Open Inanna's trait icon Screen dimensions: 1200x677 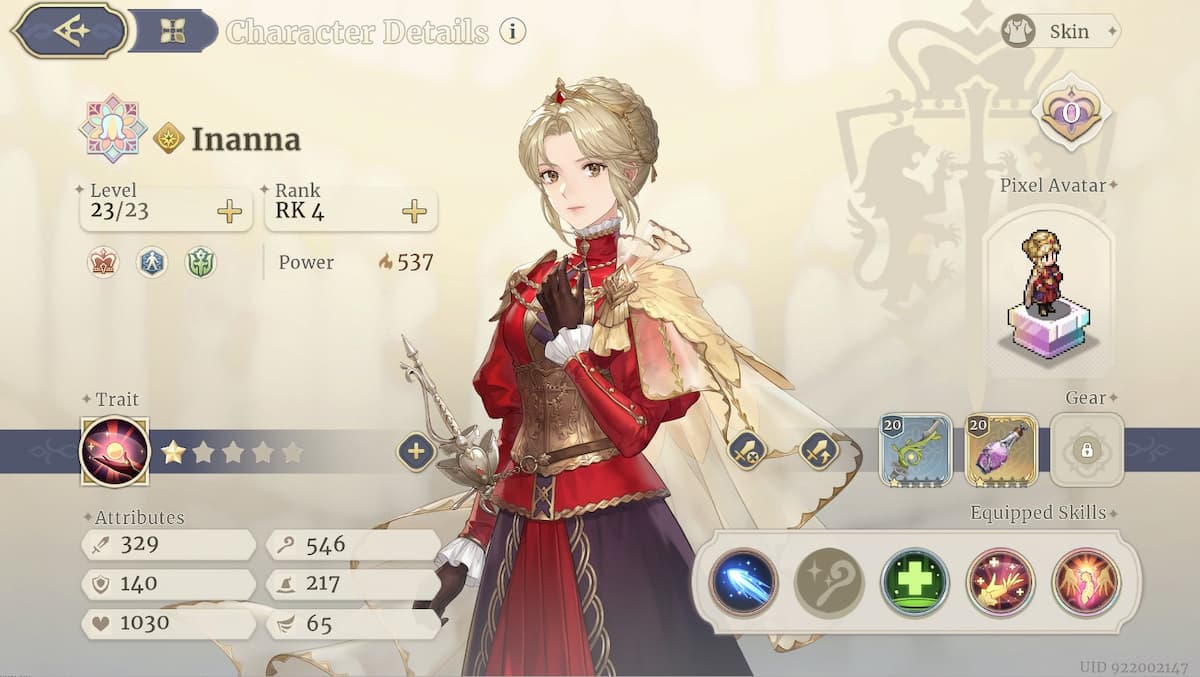pos(114,451)
